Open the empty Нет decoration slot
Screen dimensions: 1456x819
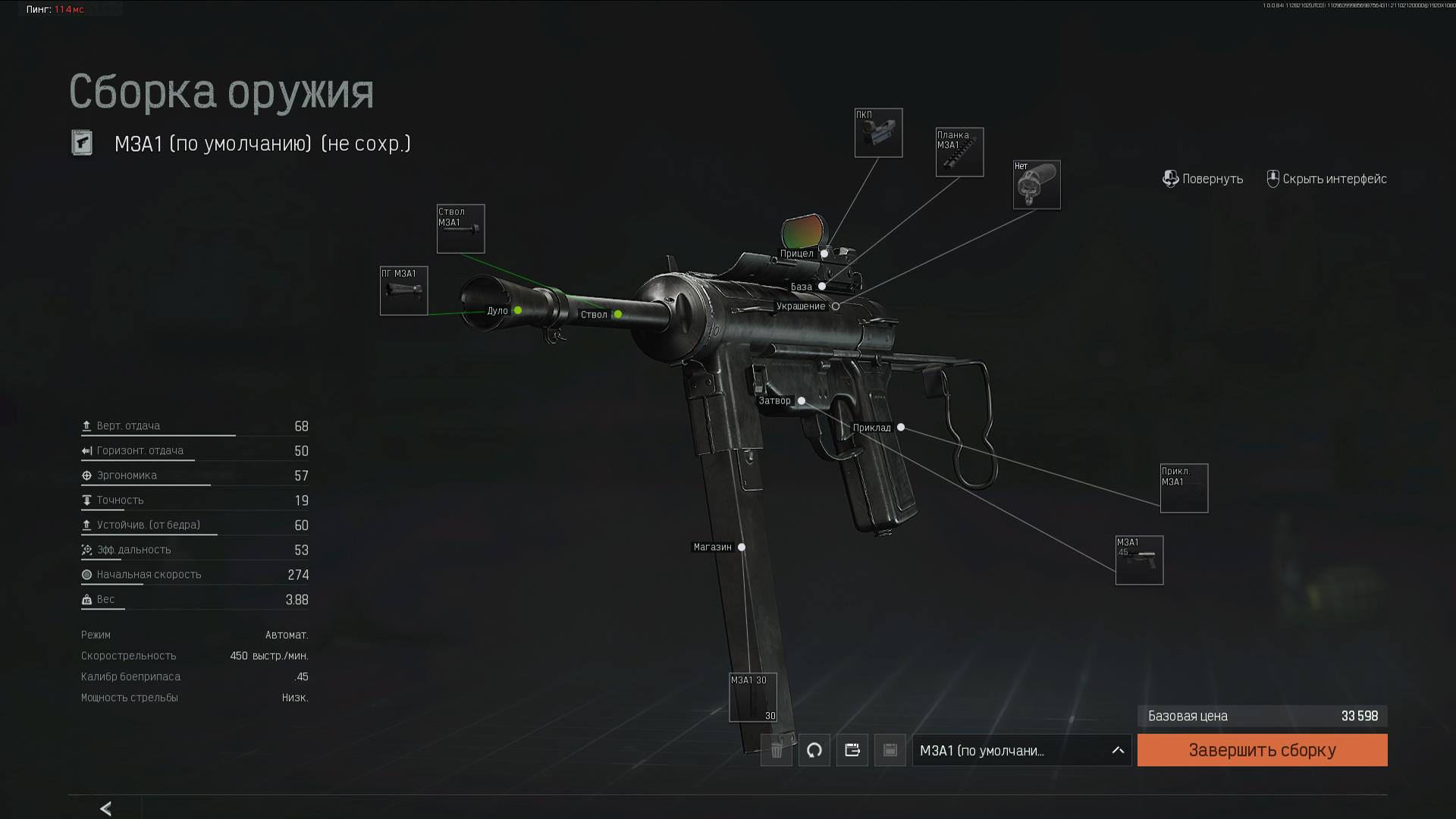coord(1037,184)
